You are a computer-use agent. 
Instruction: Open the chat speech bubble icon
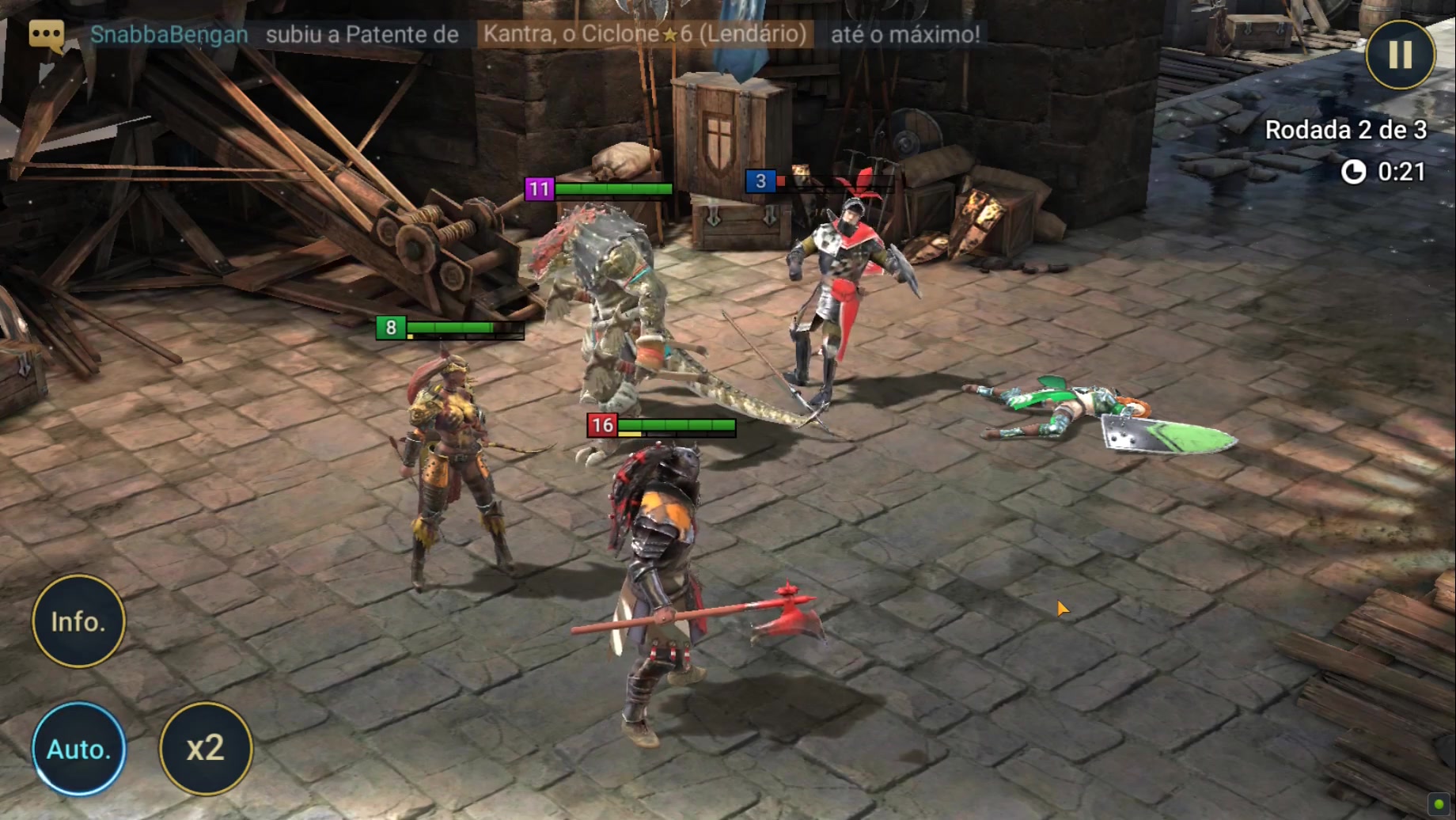point(47,35)
